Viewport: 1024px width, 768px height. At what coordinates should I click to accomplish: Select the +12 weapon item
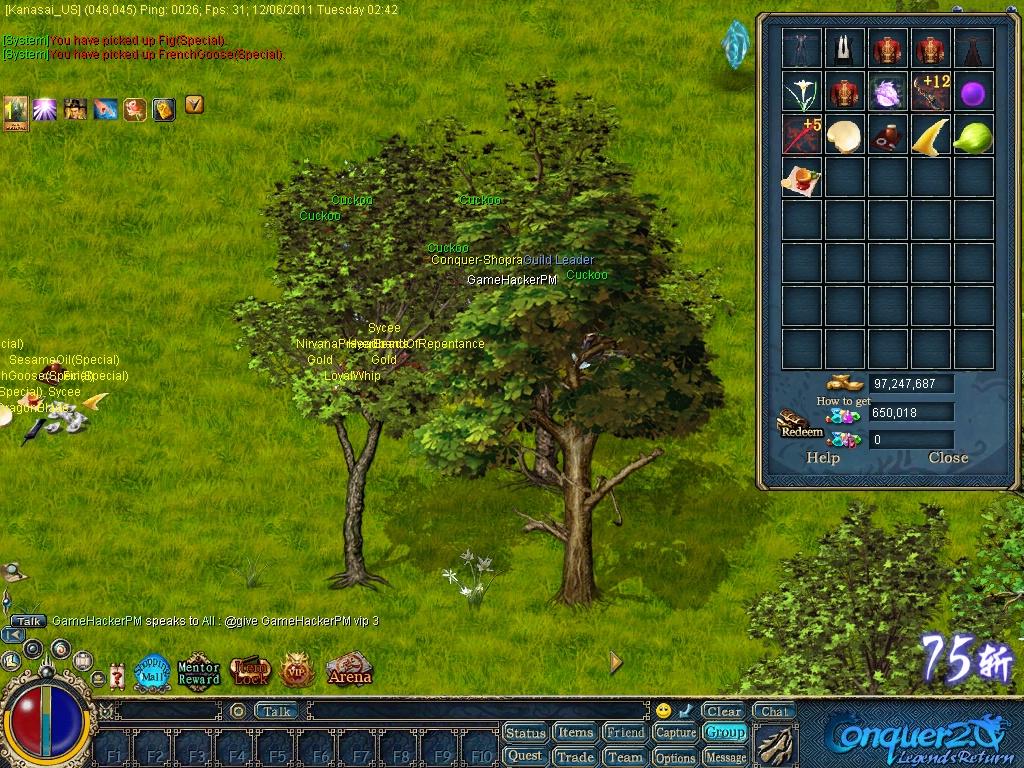pyautogui.click(x=931, y=93)
